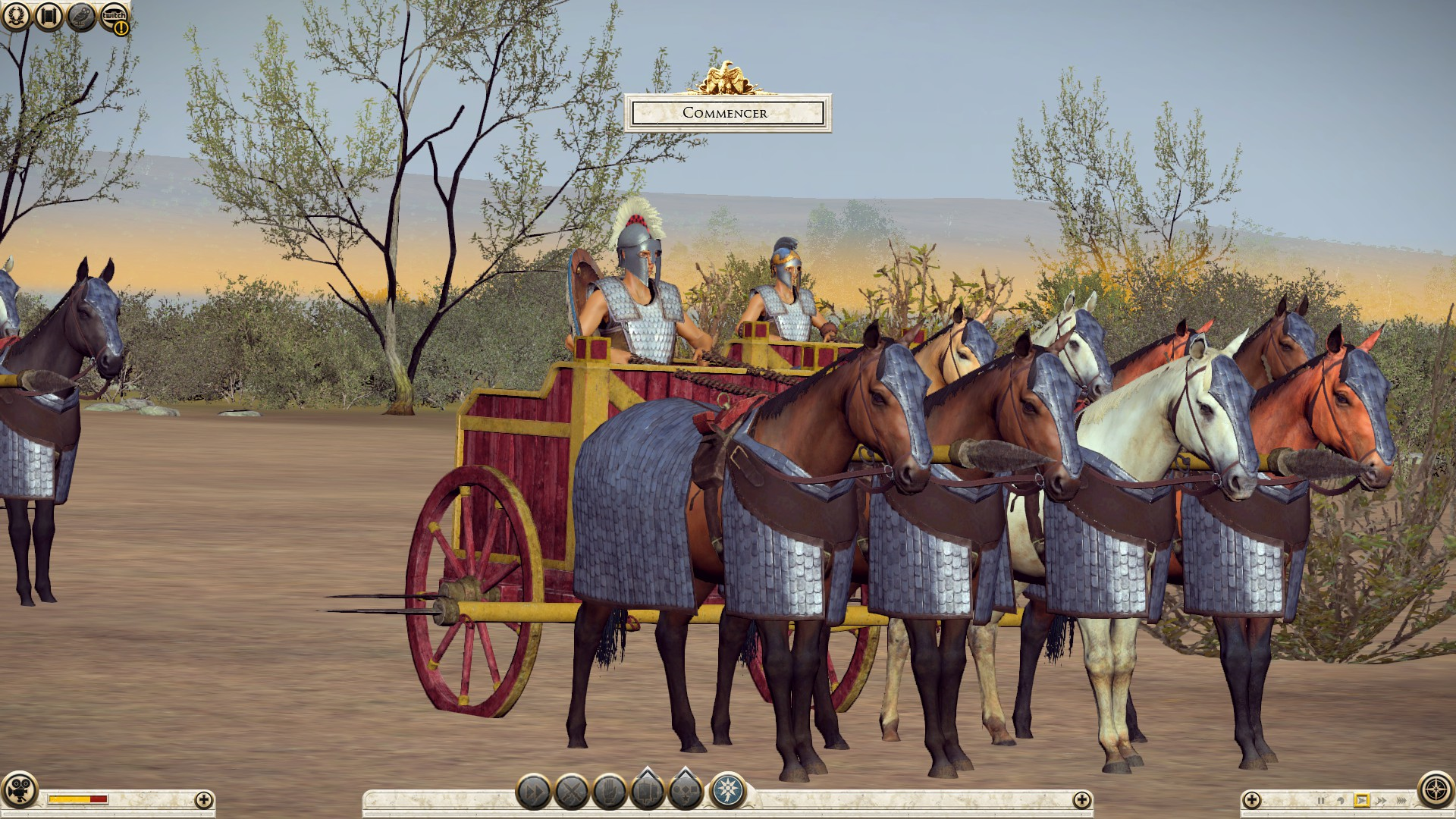1456x819 pixels.
Task: Toggle the double-arrow run command
Action: [x=533, y=793]
